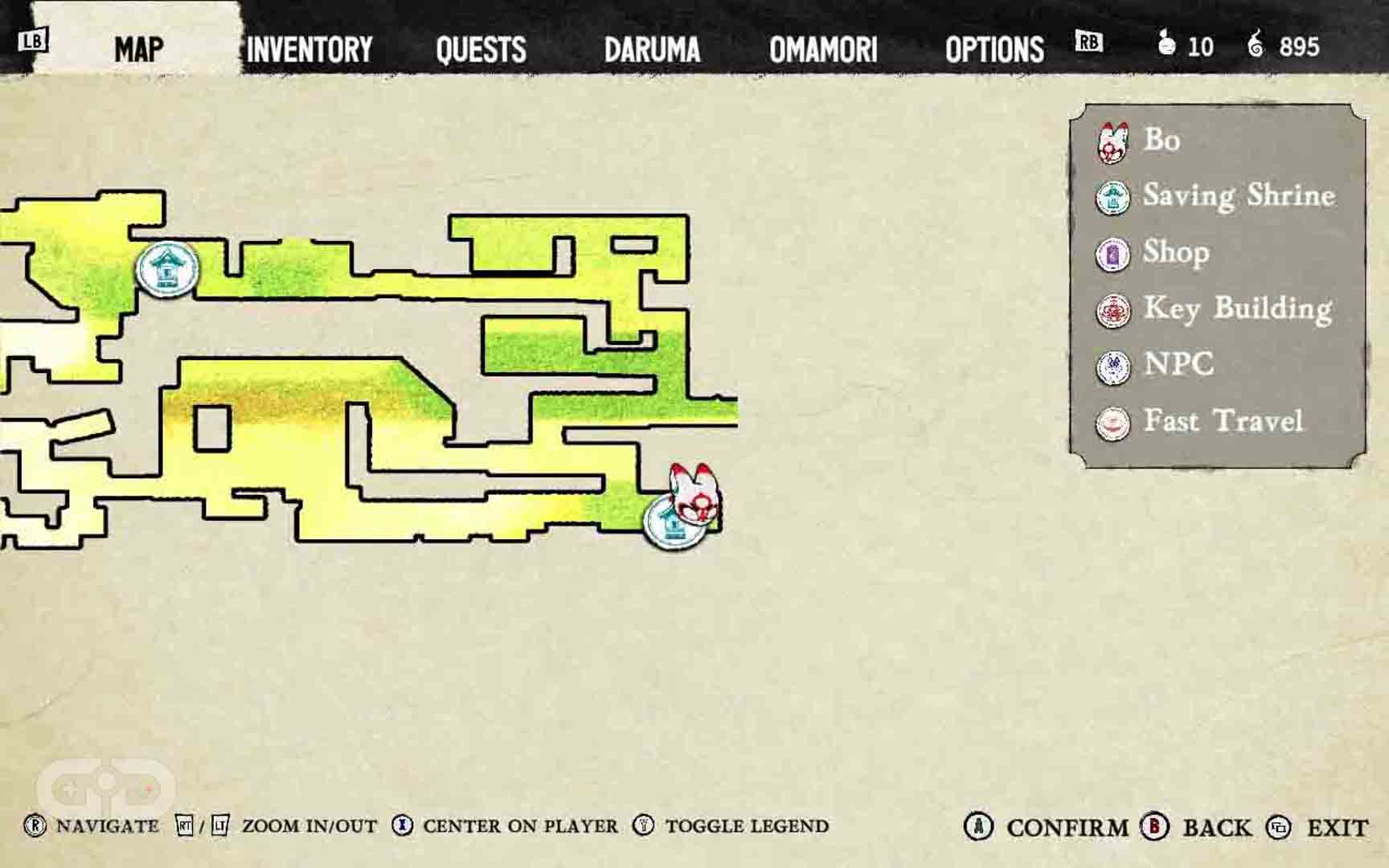
Task: Click the Fast Travel legend icon
Action: [1112, 421]
